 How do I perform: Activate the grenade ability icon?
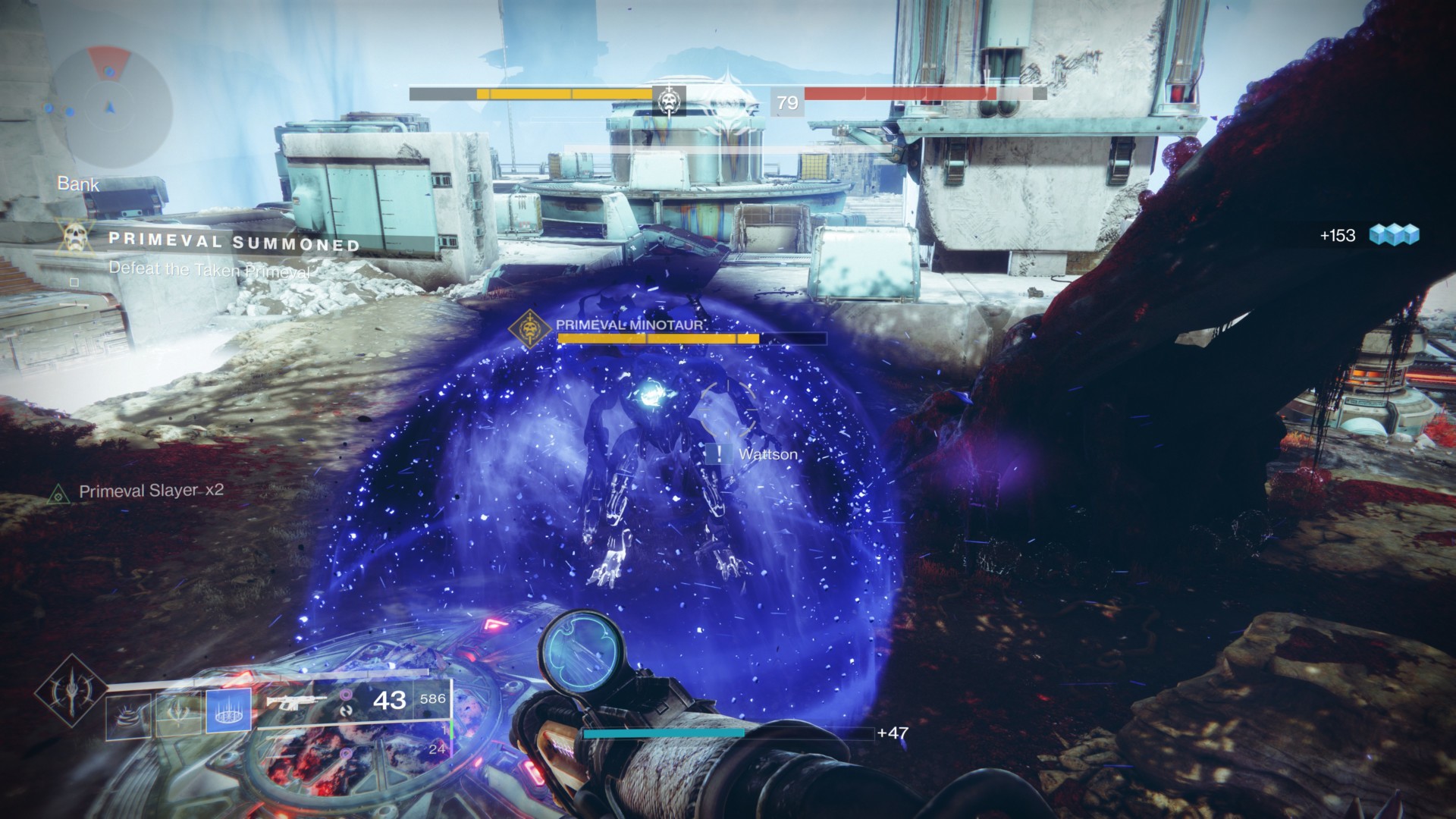(128, 714)
